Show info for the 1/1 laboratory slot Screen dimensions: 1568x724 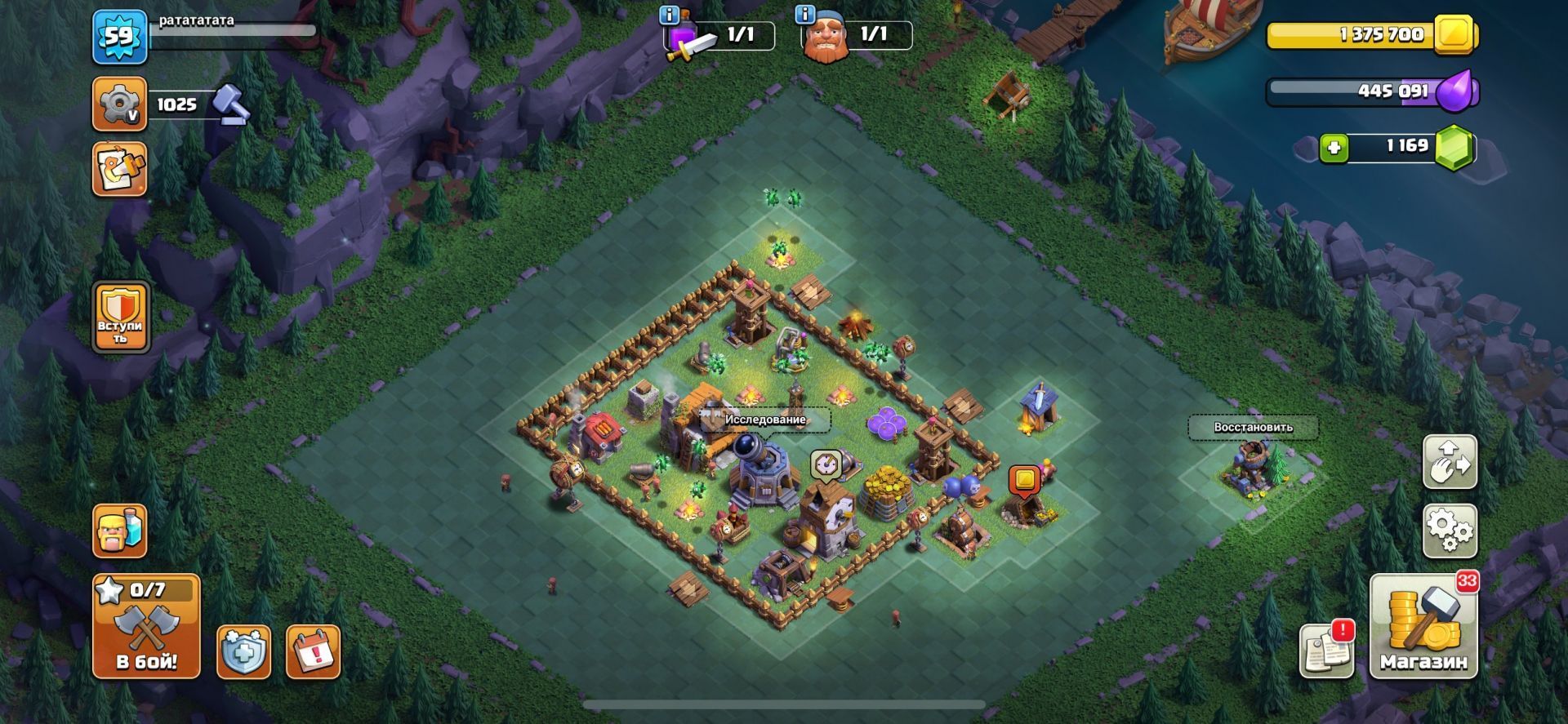670,15
